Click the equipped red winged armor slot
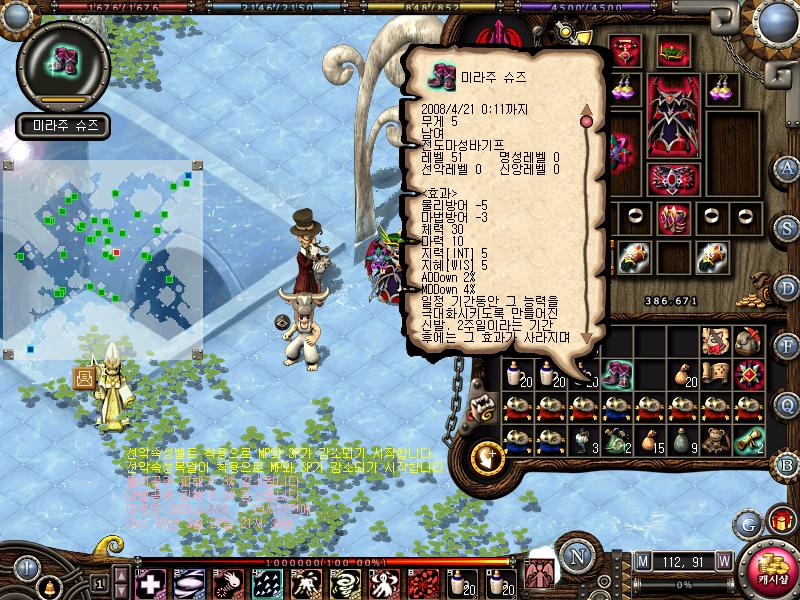The width and height of the screenshot is (800, 600). tap(673, 117)
